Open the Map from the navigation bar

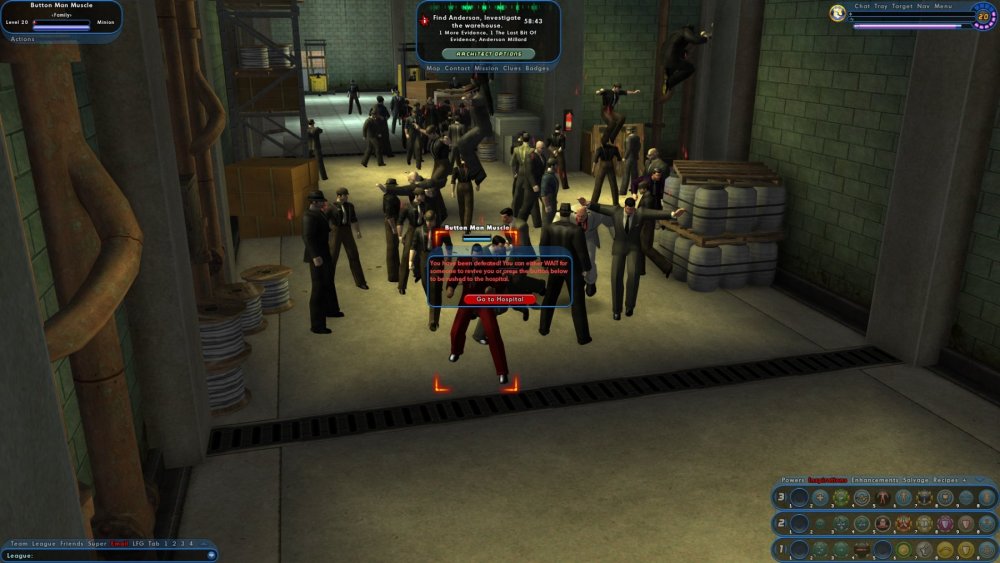(x=433, y=68)
